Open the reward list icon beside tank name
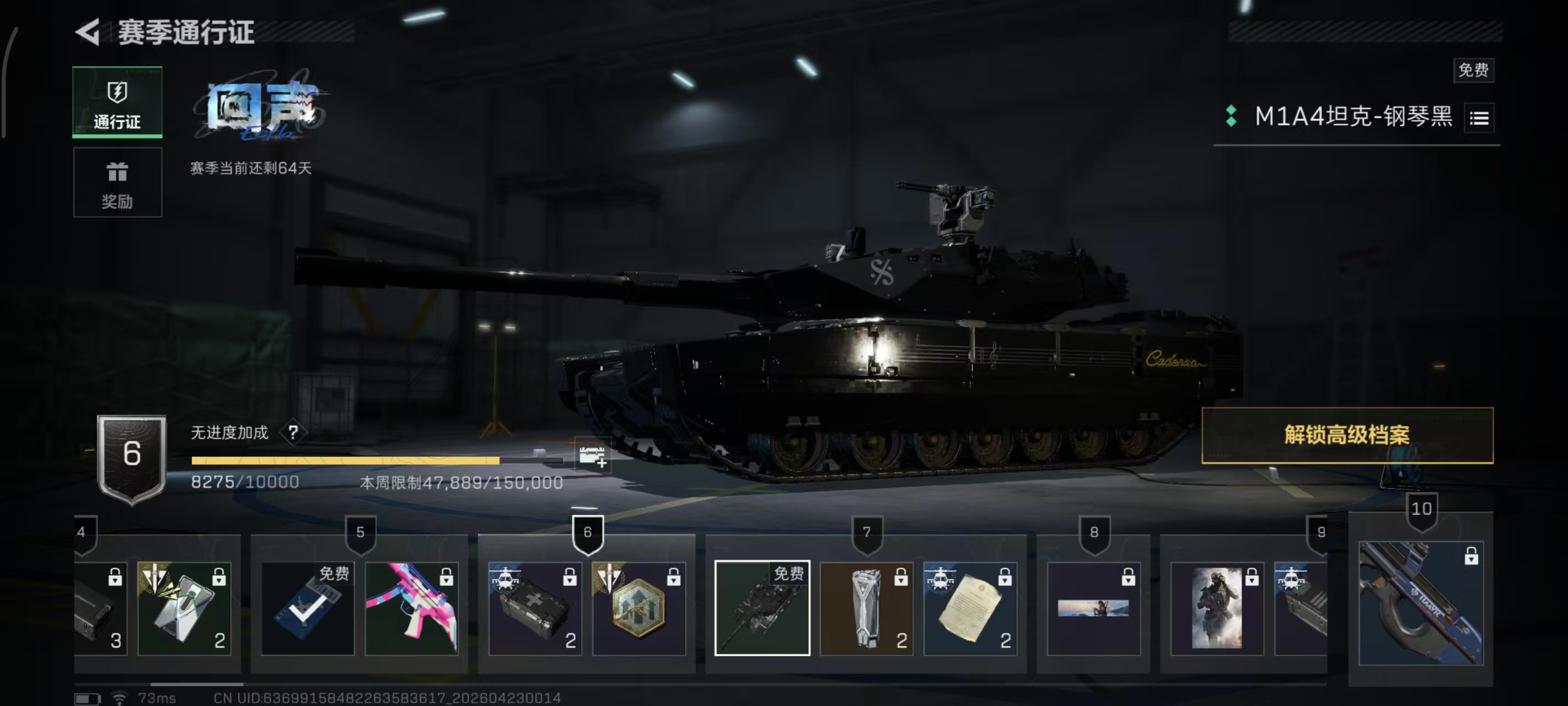Viewport: 1568px width, 706px height. (x=1479, y=118)
